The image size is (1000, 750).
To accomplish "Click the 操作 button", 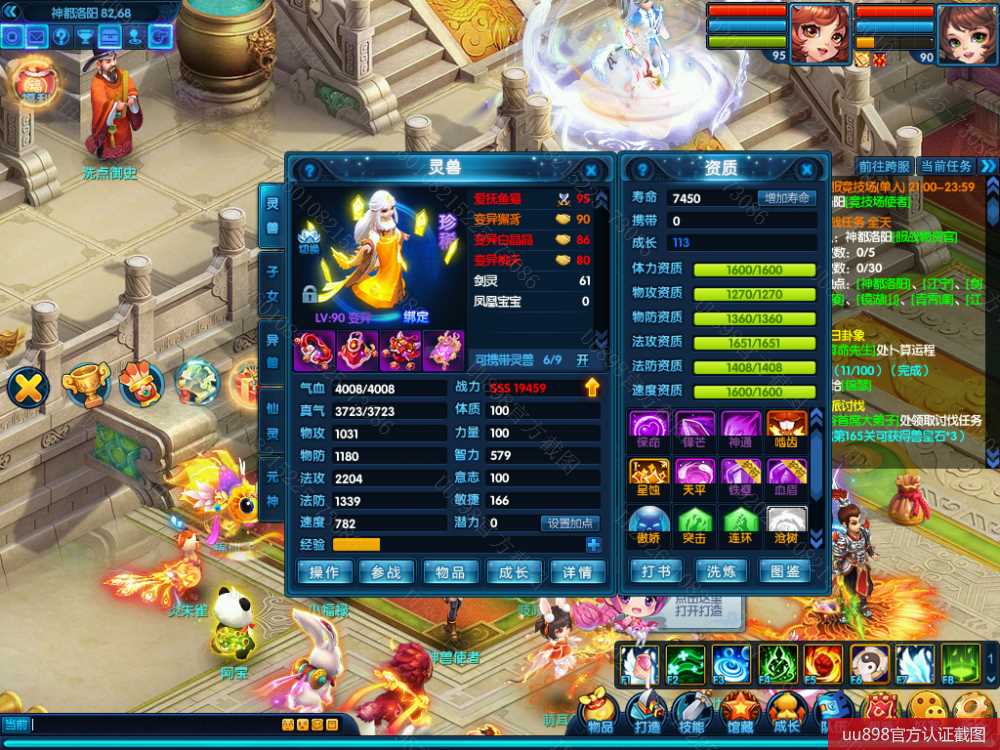I will click(x=325, y=572).
